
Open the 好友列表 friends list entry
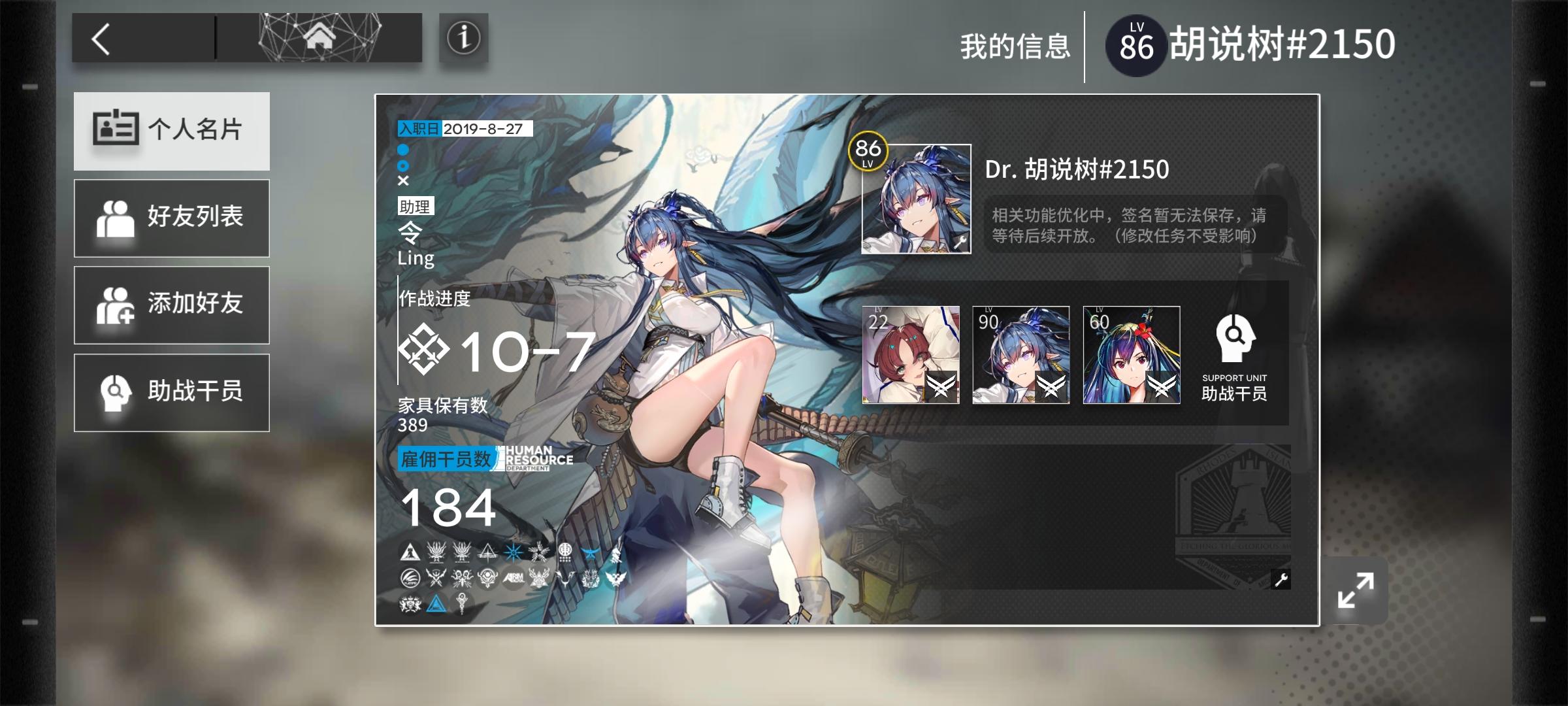click(x=172, y=218)
